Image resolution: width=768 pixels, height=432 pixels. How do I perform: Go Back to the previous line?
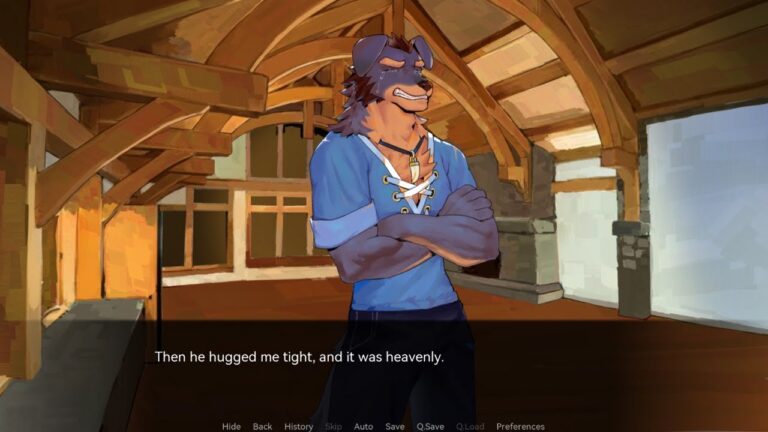(x=262, y=426)
